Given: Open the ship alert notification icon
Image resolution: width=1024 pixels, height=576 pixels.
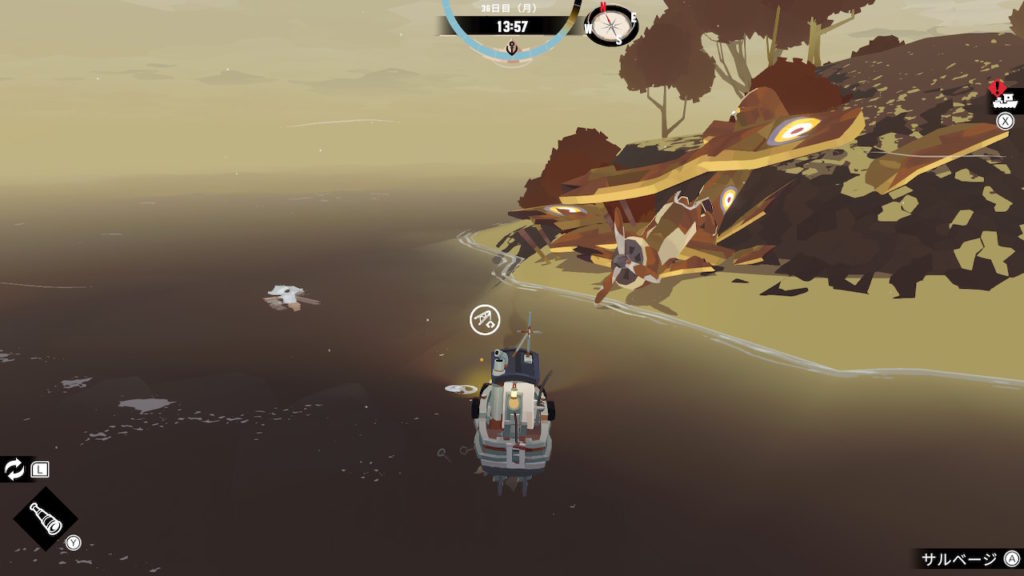Looking at the screenshot, I should 1003,98.
